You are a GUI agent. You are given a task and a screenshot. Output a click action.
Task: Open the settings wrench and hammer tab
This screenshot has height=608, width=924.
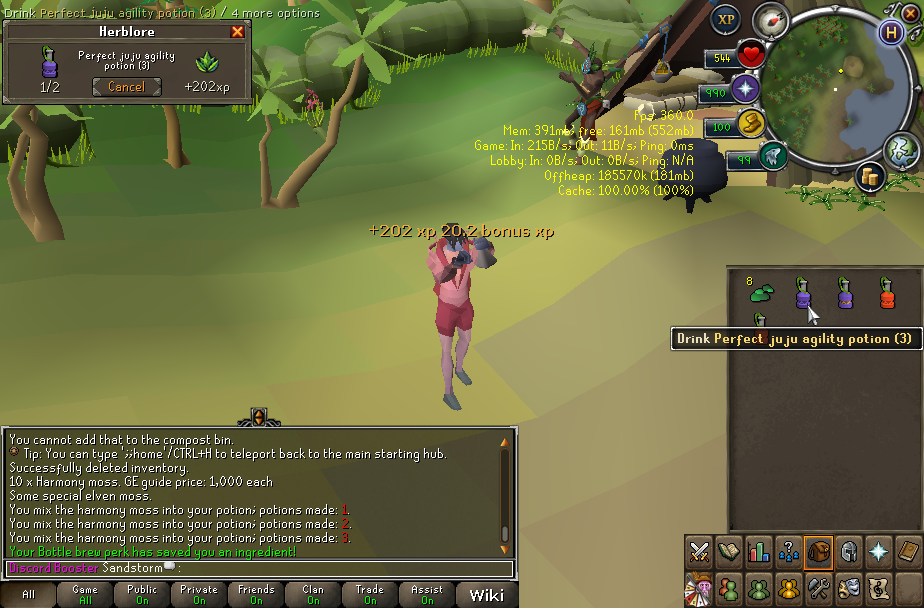[x=819, y=587]
